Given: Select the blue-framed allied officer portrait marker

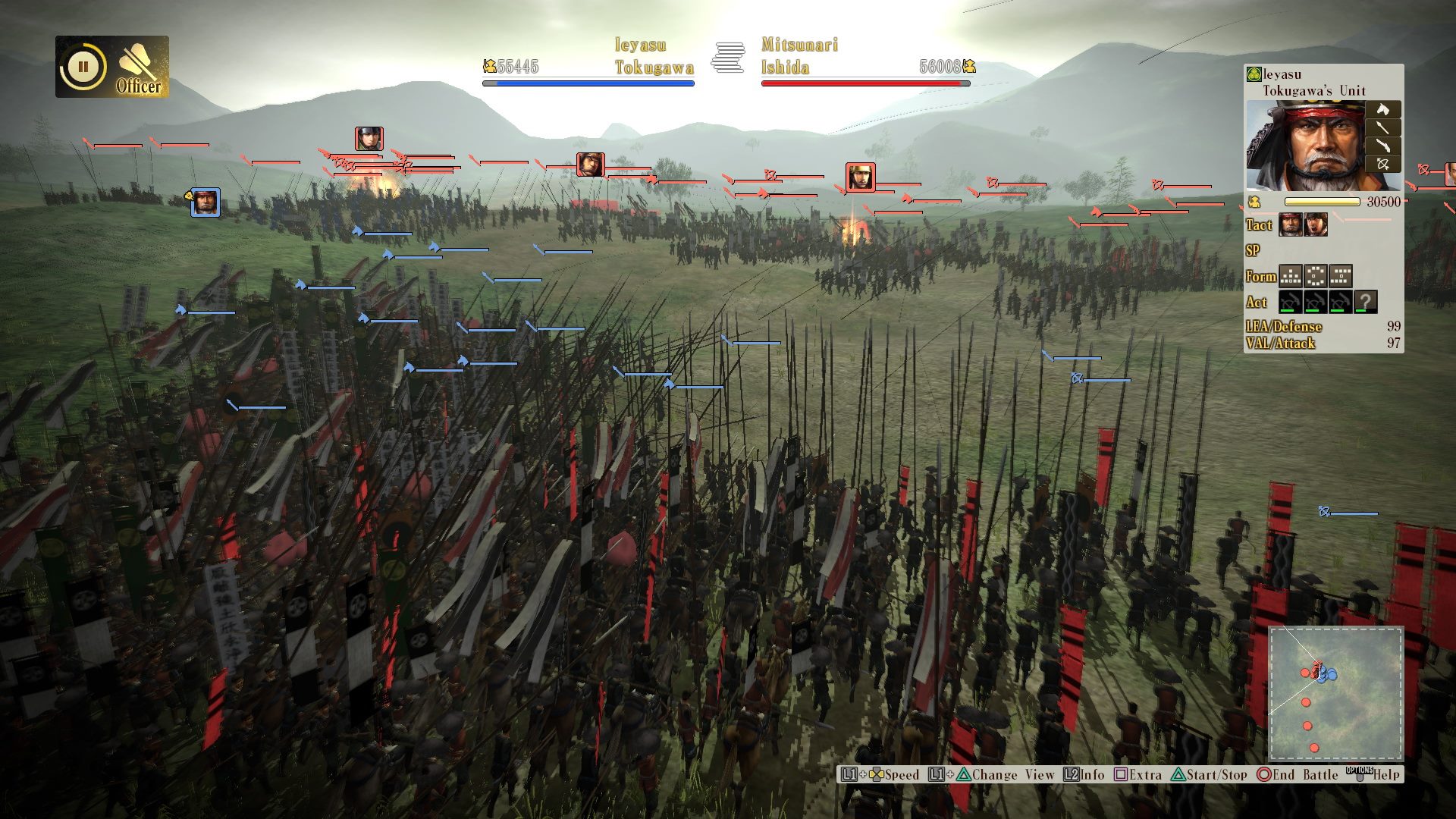Looking at the screenshot, I should pos(206,202).
